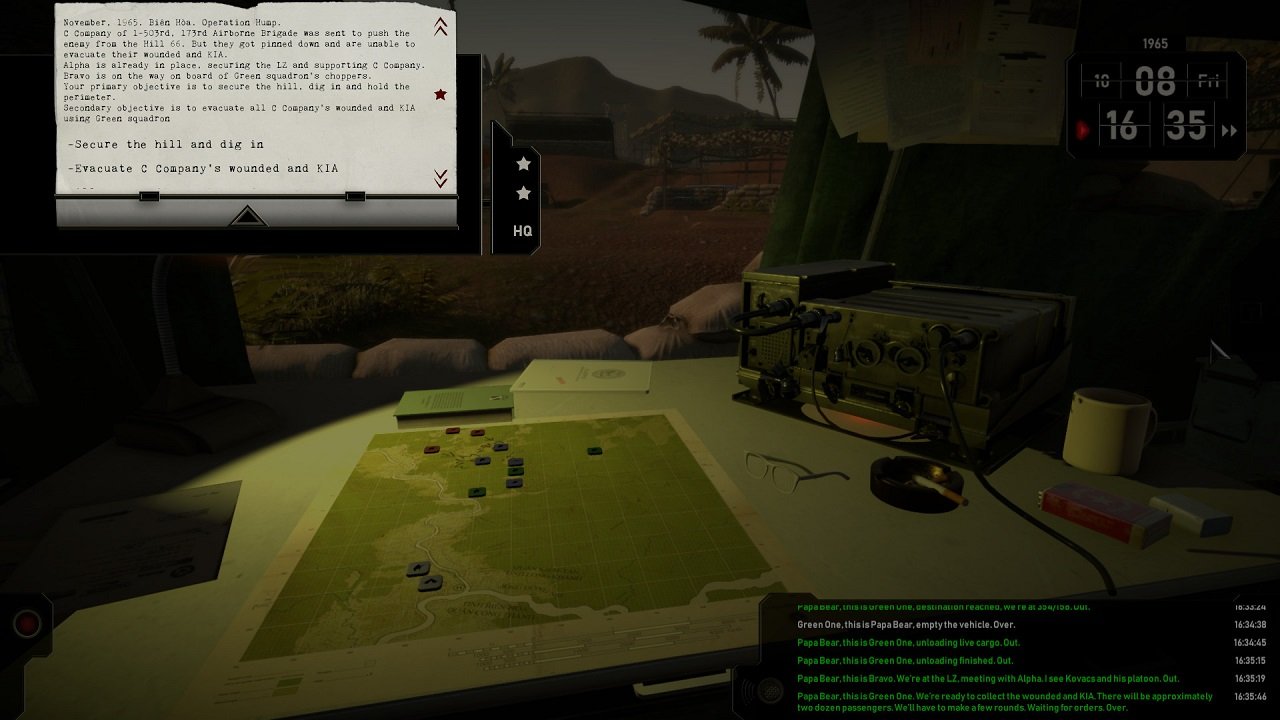Click the red play arrow on the clock
Viewport: 1280px width, 720px height.
[1085, 128]
